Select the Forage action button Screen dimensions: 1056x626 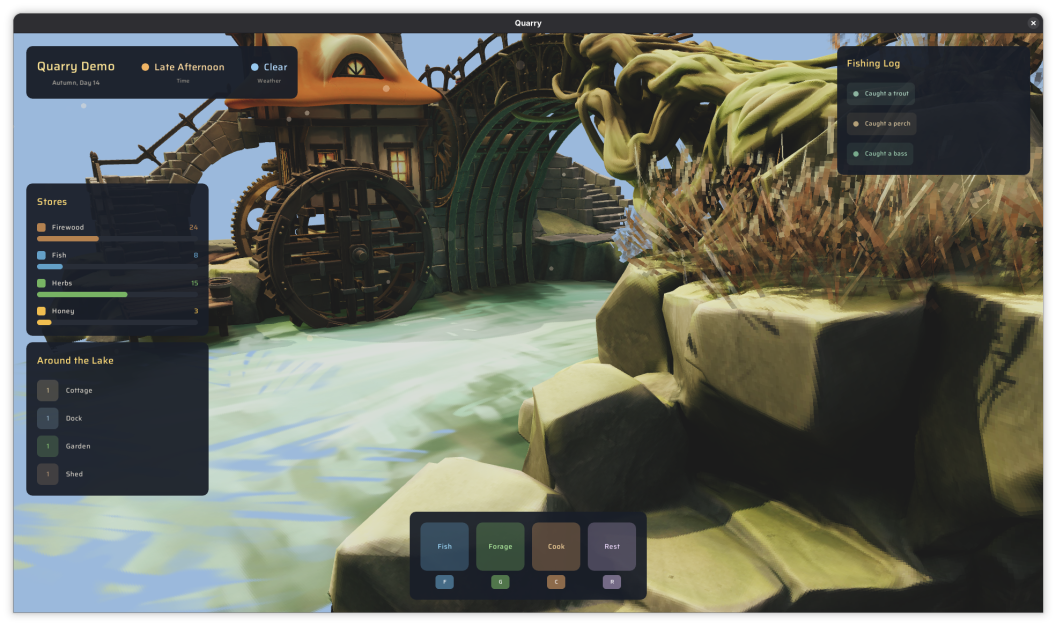500,547
